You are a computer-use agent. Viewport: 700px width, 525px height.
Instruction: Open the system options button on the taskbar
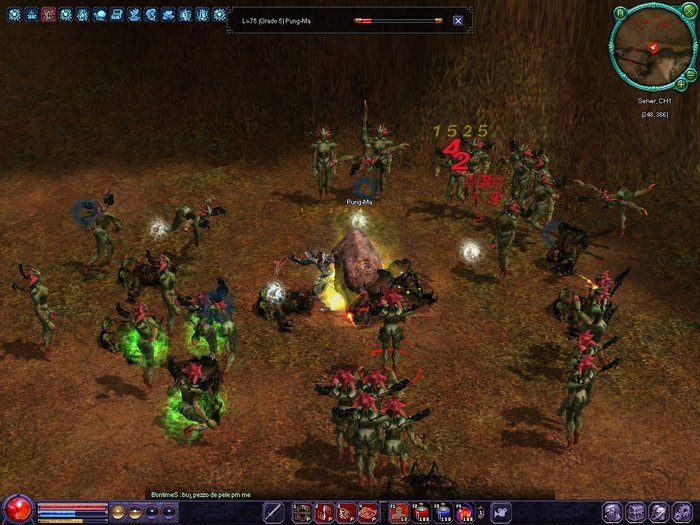click(687, 512)
